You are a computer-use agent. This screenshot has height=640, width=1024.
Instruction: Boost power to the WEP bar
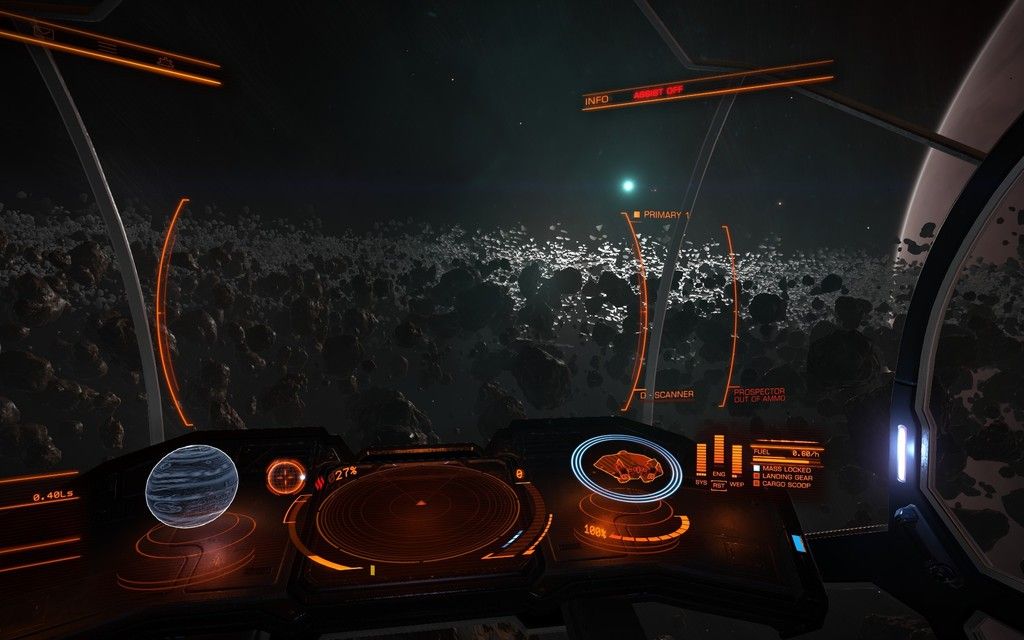[737, 460]
